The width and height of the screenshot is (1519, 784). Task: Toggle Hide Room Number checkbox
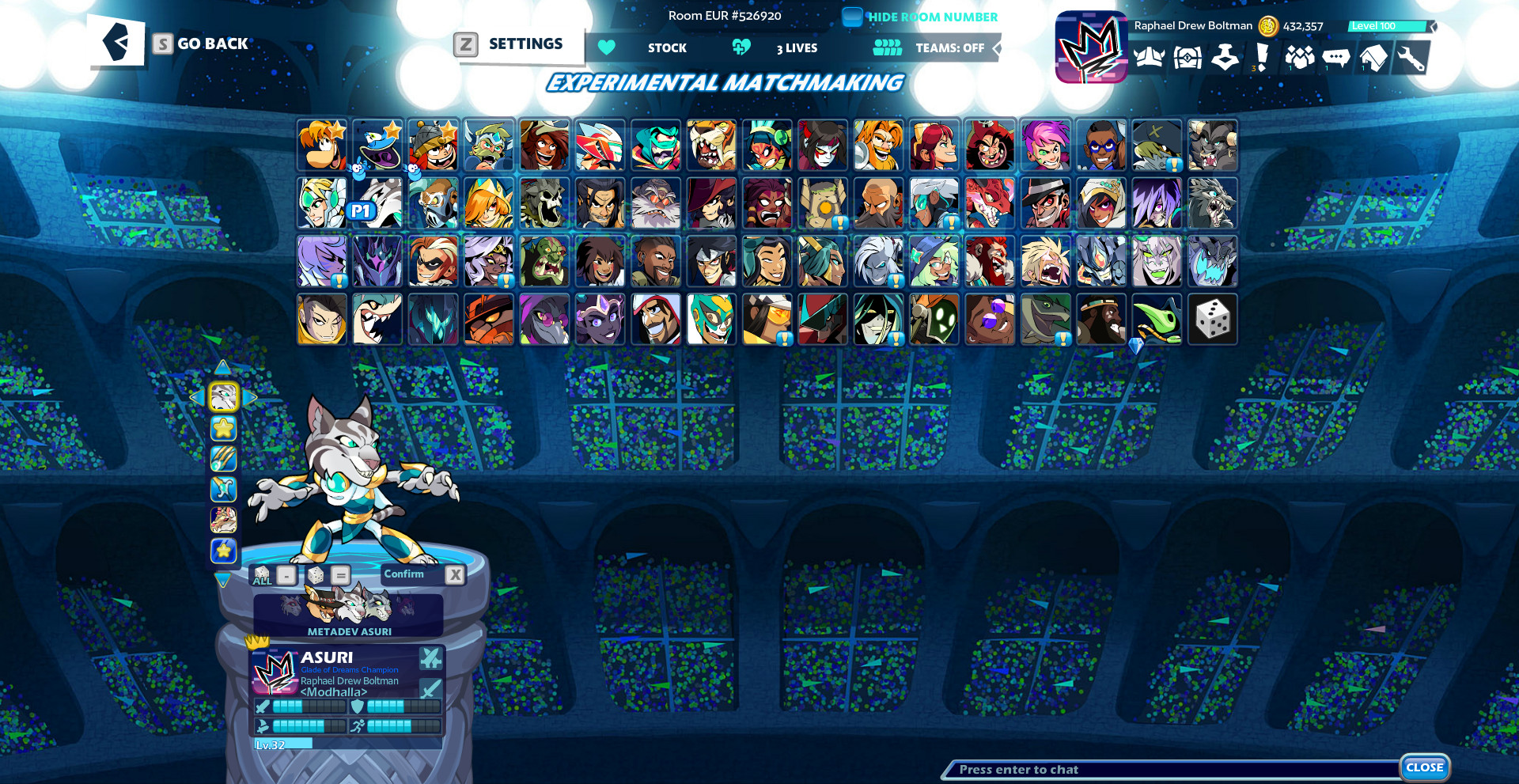[x=852, y=16]
